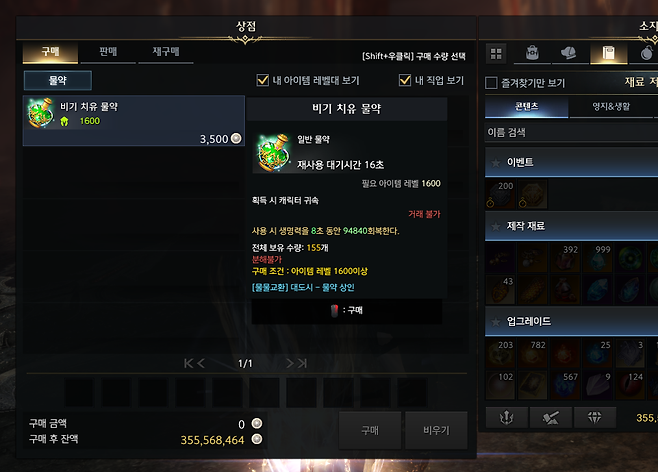The width and height of the screenshot is (658, 472).
Task: Jump to the first shop page
Action: coord(188,363)
